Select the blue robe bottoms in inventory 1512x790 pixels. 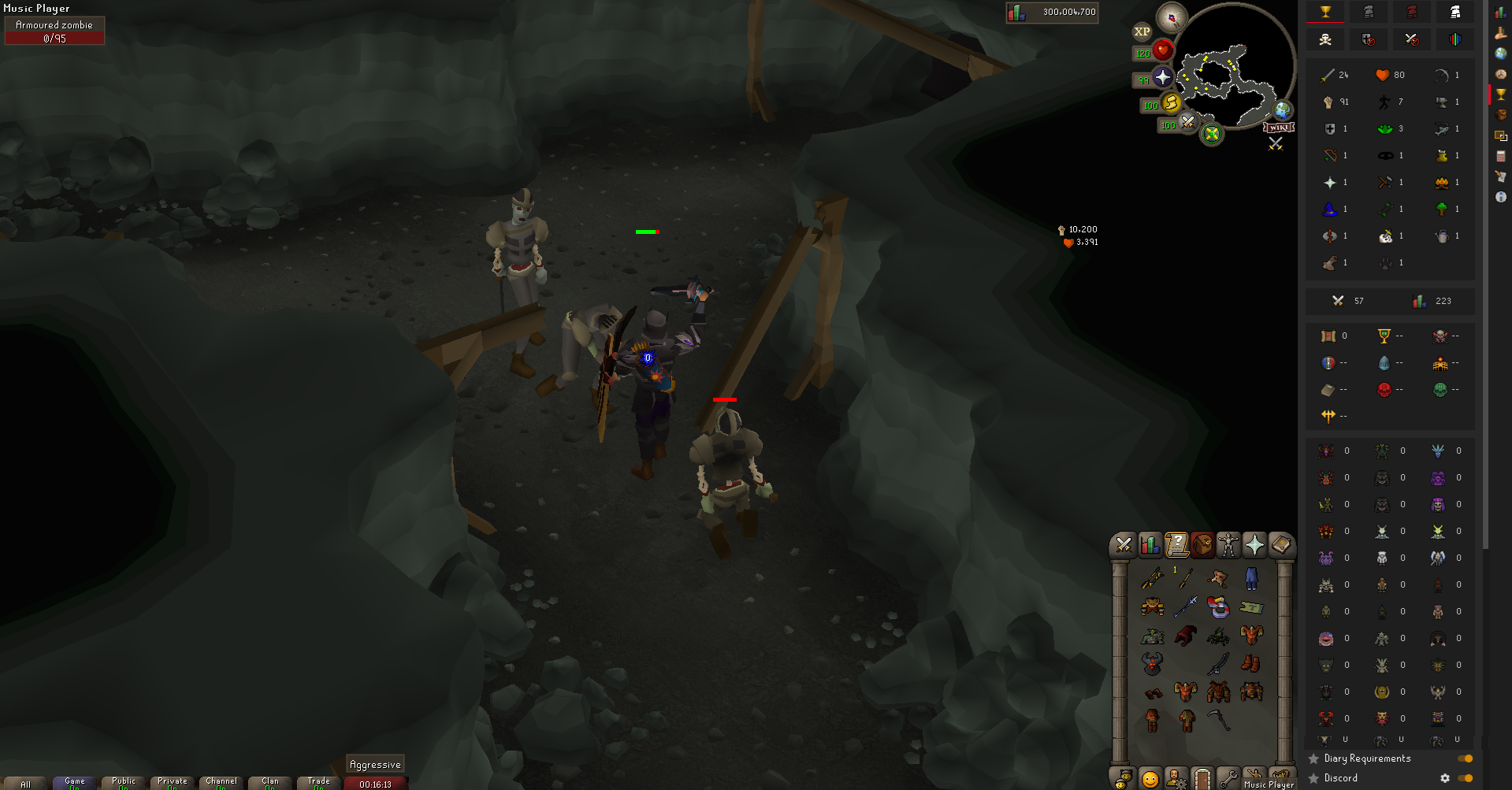[1251, 579]
